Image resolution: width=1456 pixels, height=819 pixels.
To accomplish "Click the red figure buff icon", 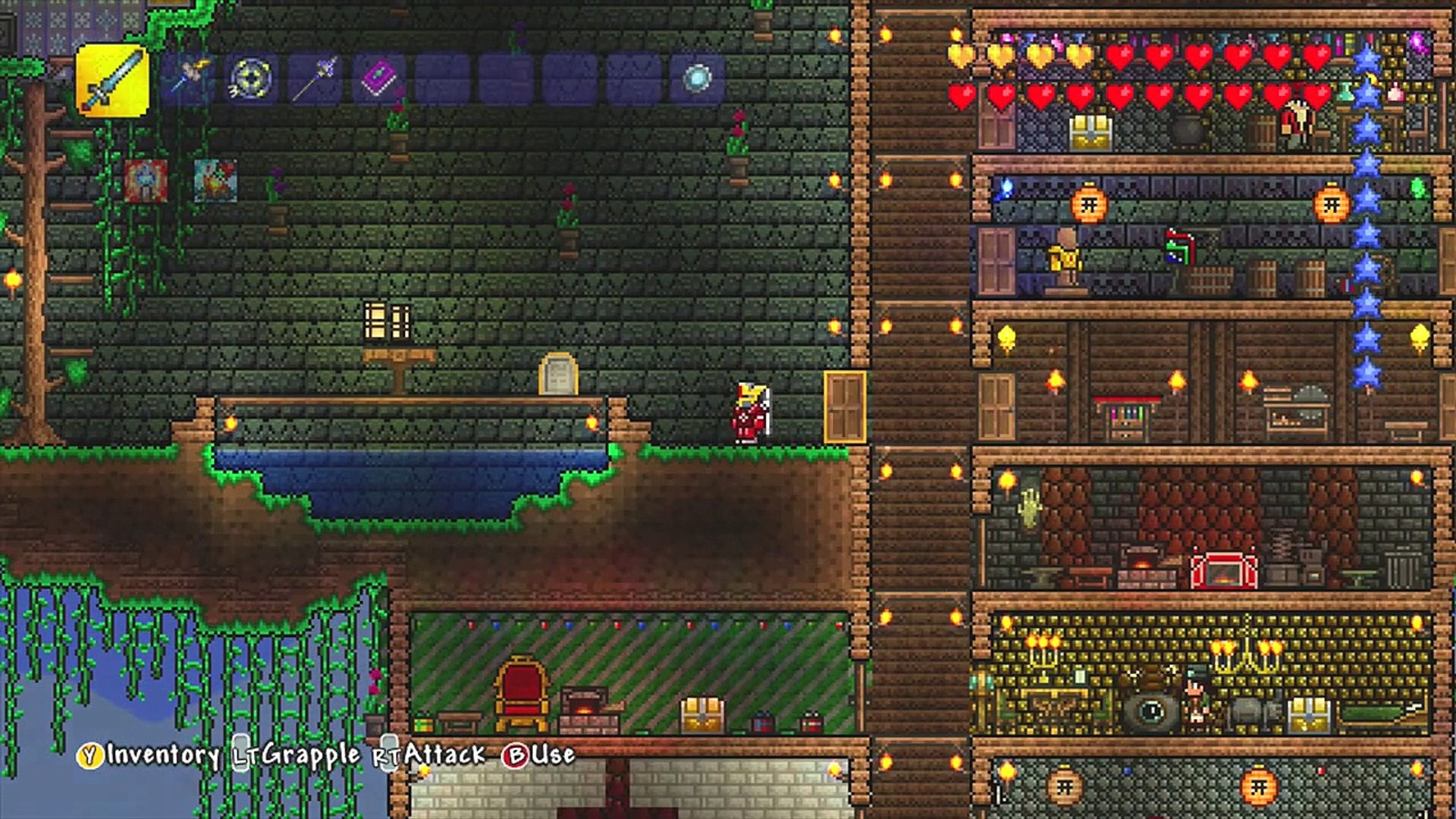I will tap(146, 180).
